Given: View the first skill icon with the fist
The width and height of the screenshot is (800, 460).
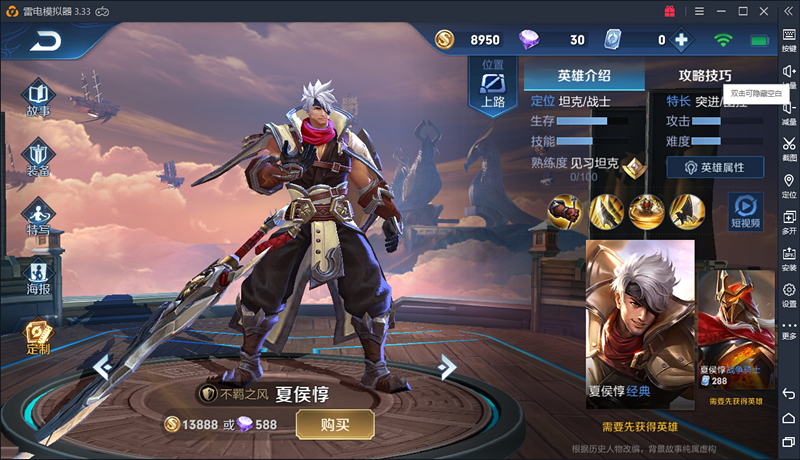Looking at the screenshot, I should pos(565,210).
